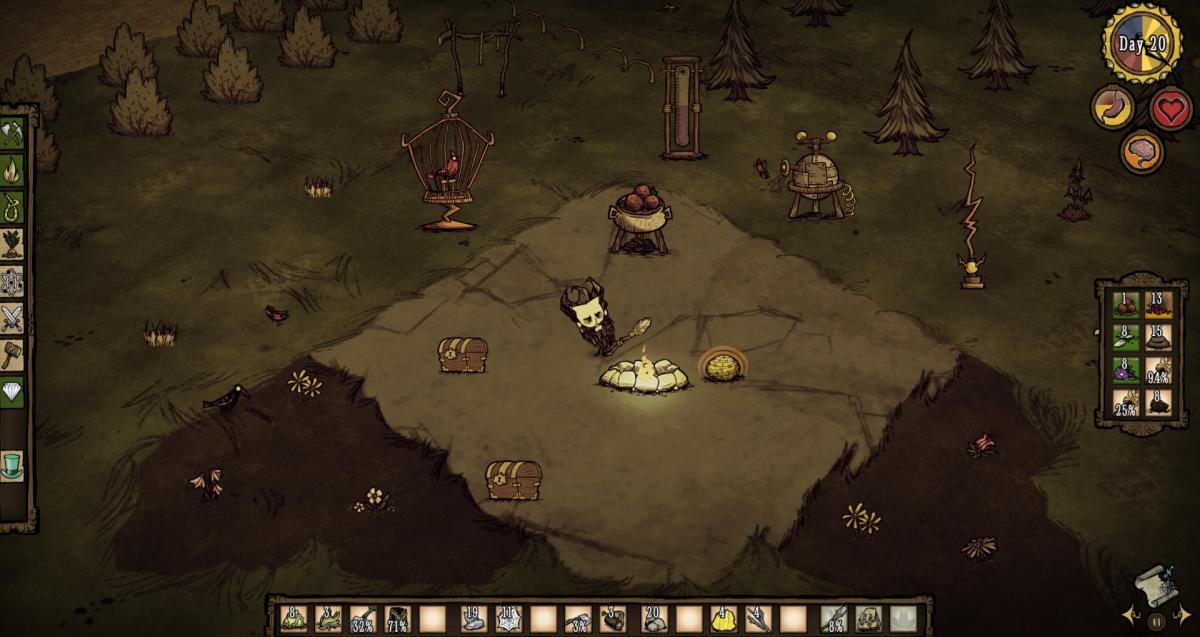Open the map scroll

pos(1157,583)
